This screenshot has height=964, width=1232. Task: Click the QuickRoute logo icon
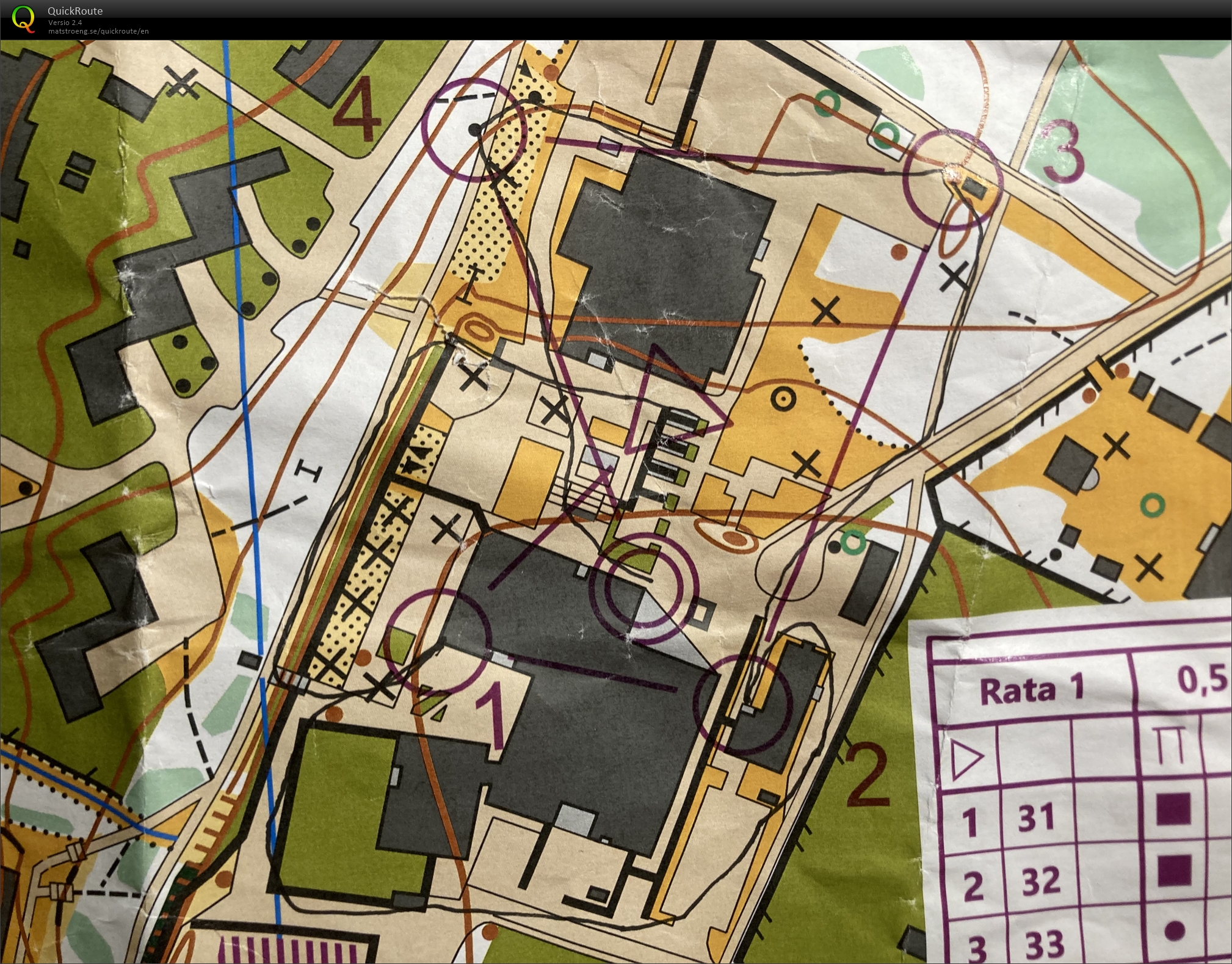[23, 19]
